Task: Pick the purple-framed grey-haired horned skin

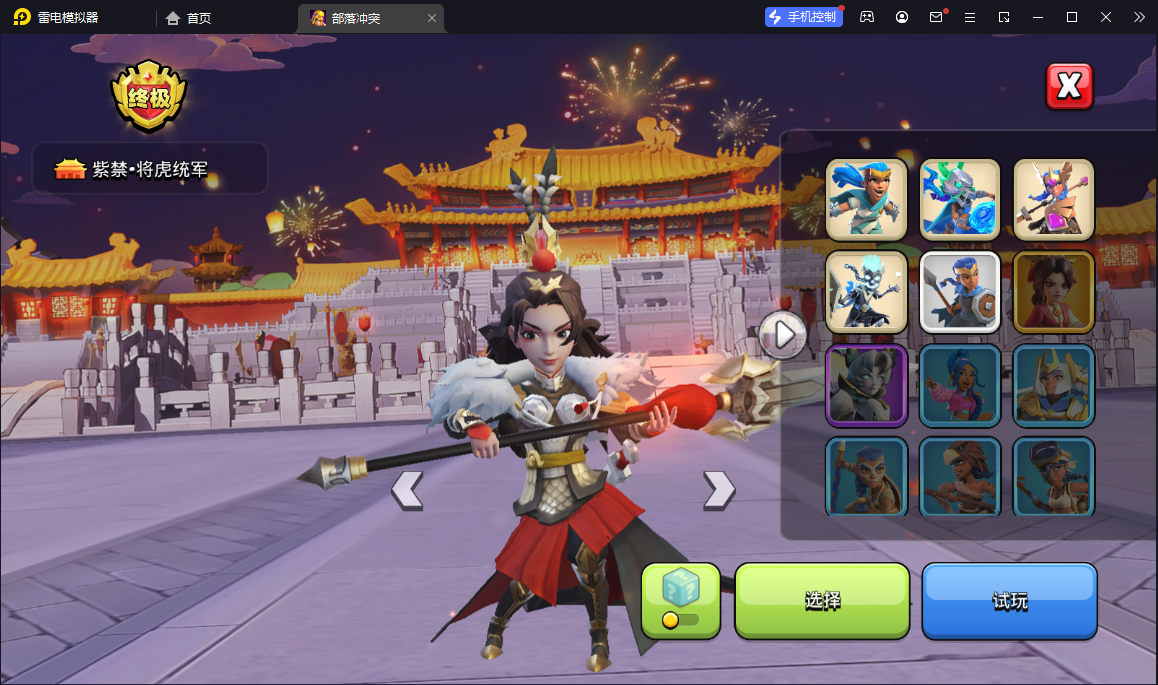Action: [x=866, y=385]
